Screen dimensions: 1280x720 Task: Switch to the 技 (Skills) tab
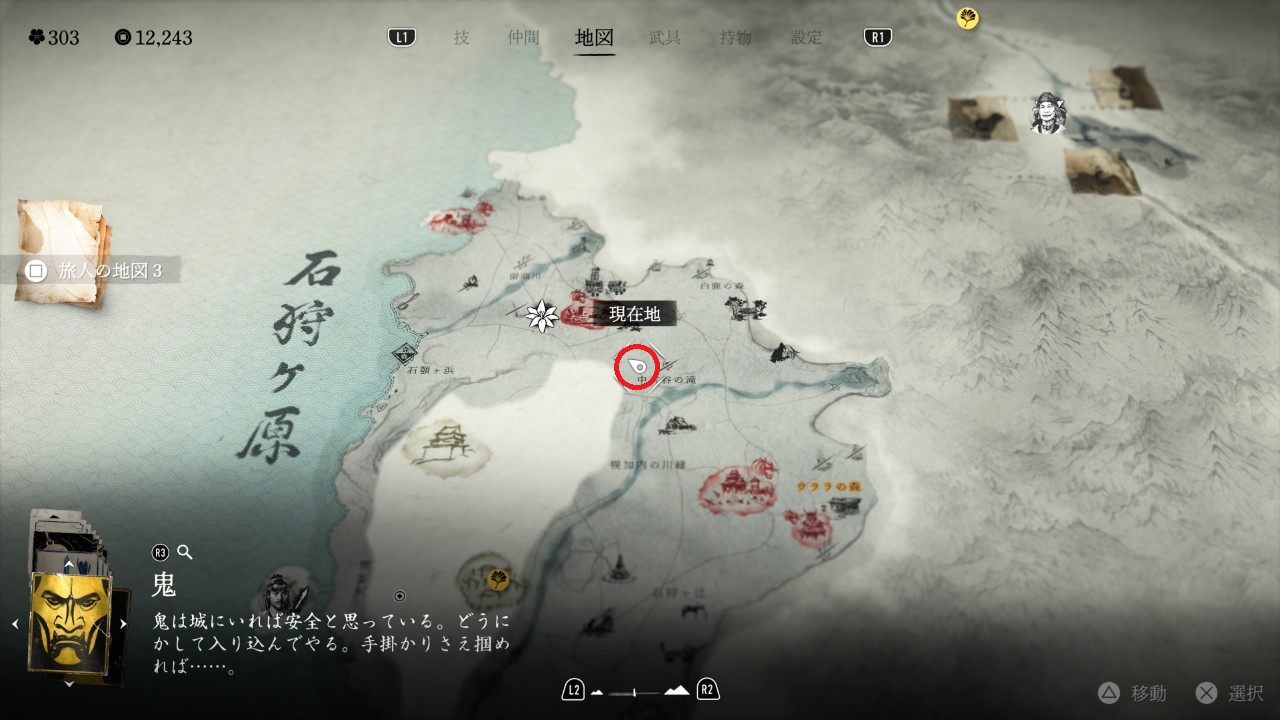(461, 38)
